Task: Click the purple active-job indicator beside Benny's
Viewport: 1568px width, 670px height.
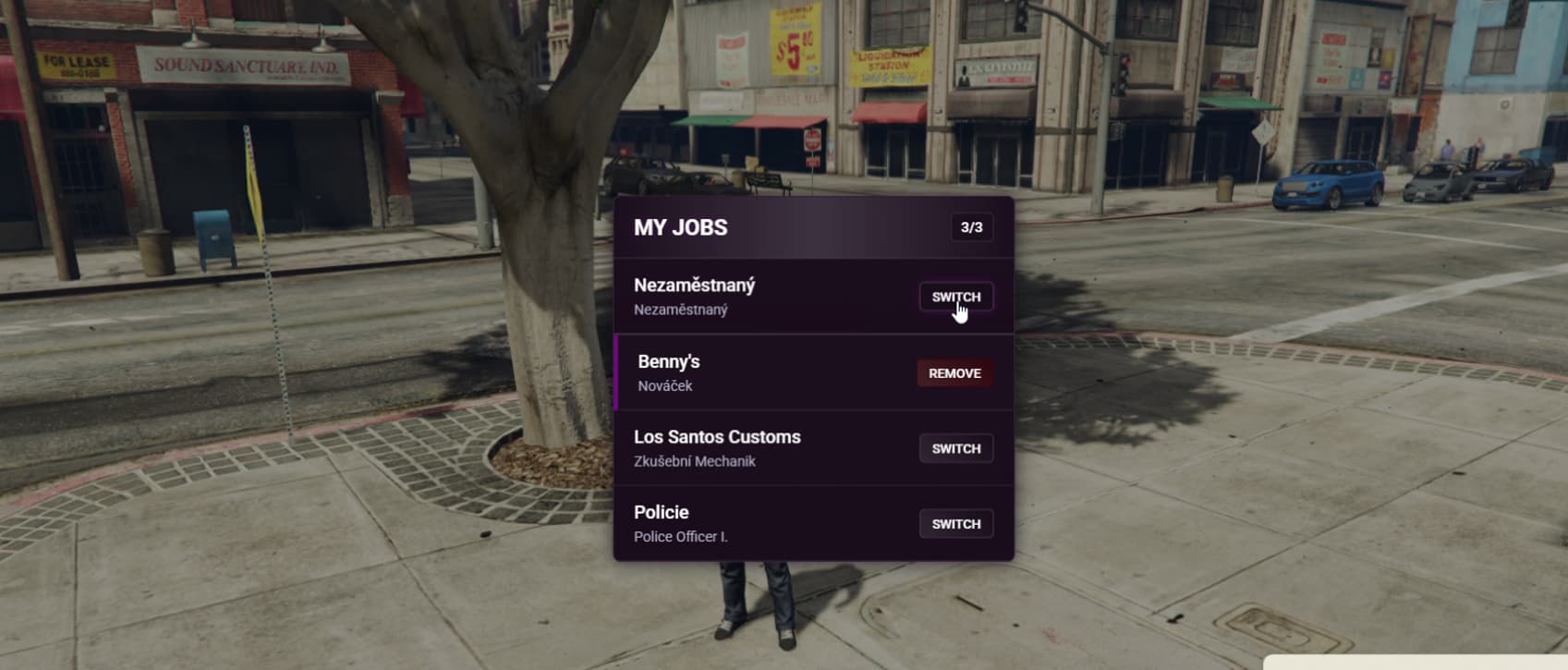Action: click(x=617, y=372)
